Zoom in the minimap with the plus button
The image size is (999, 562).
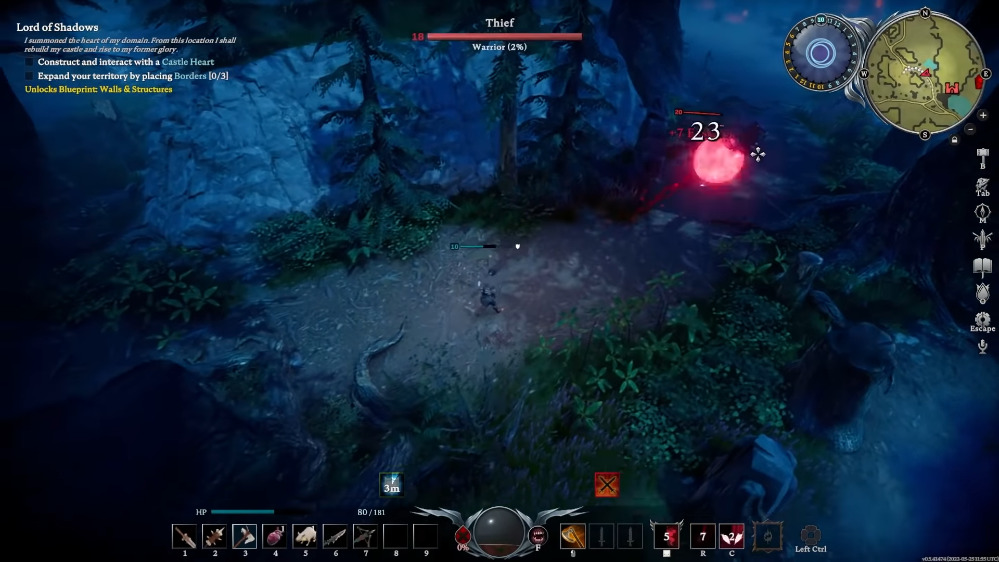tap(982, 115)
